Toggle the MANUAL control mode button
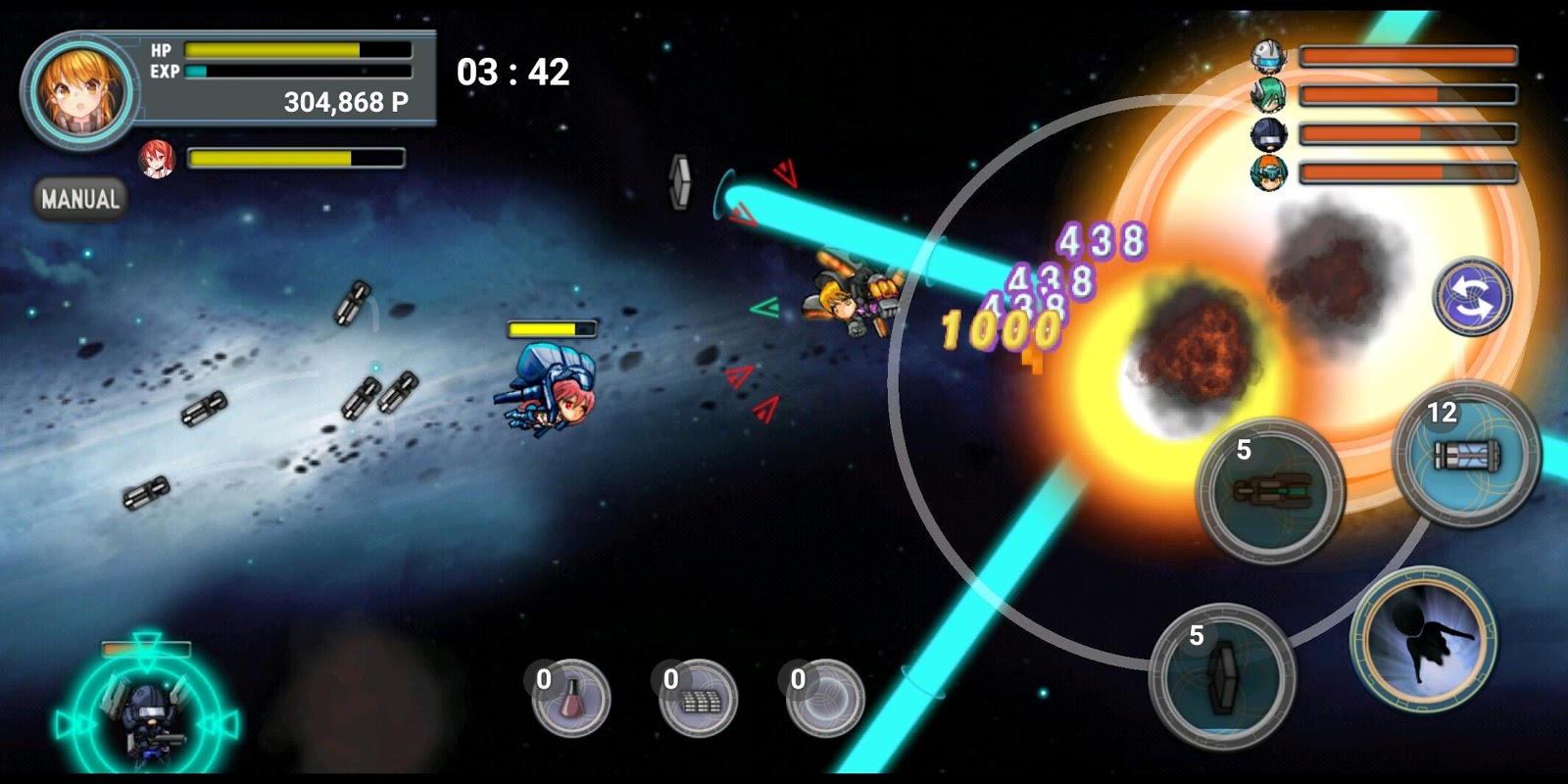 tap(80, 199)
